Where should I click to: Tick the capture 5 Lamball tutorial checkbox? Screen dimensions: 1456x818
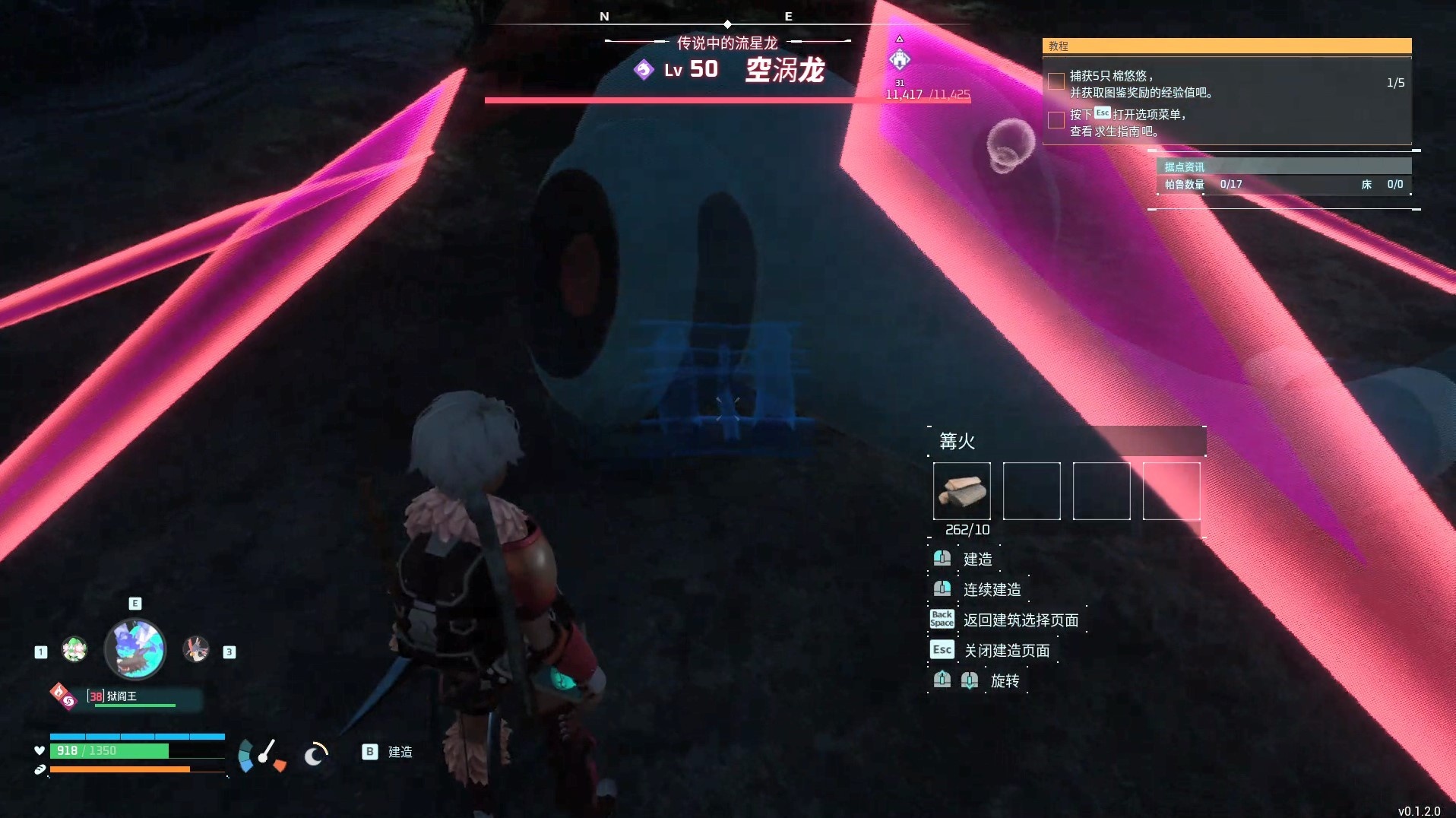coord(1056,81)
